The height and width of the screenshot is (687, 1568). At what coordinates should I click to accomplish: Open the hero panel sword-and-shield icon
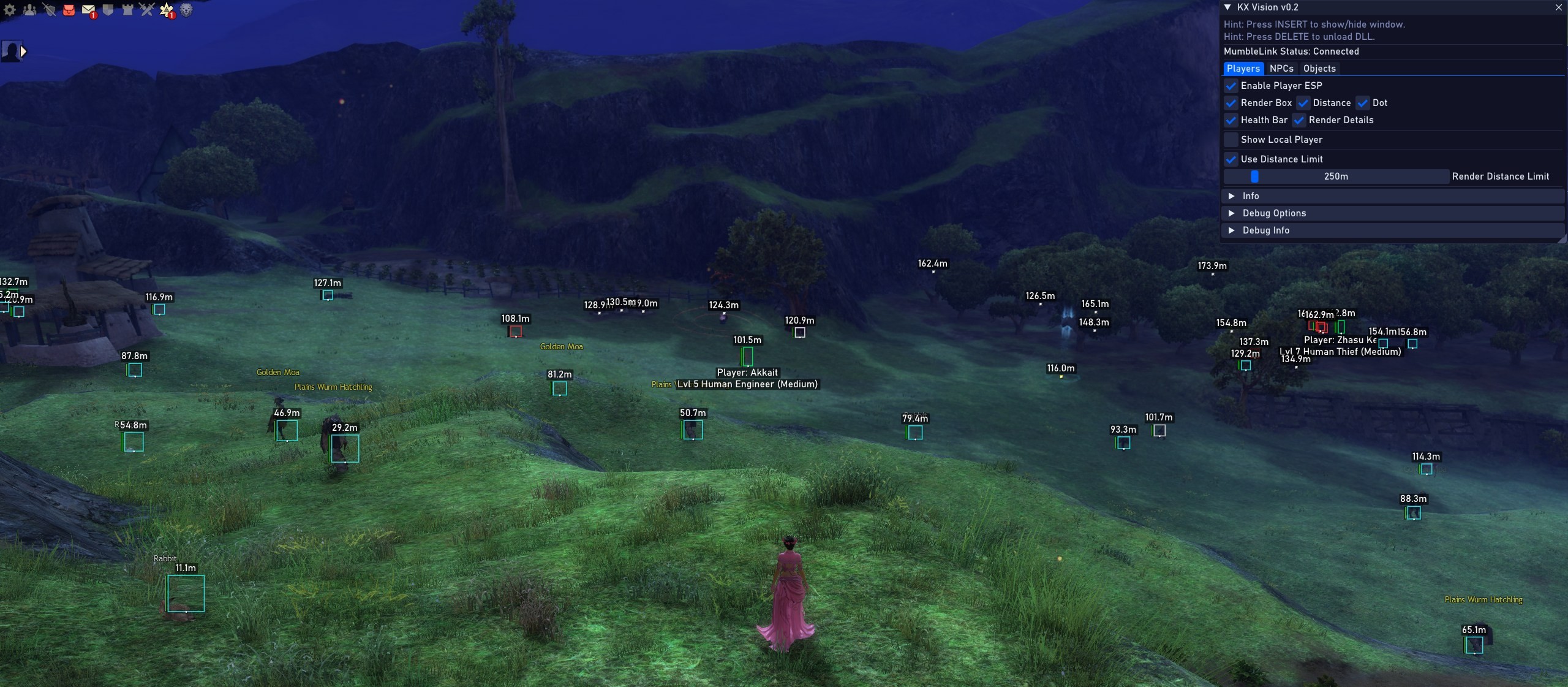click(50, 10)
